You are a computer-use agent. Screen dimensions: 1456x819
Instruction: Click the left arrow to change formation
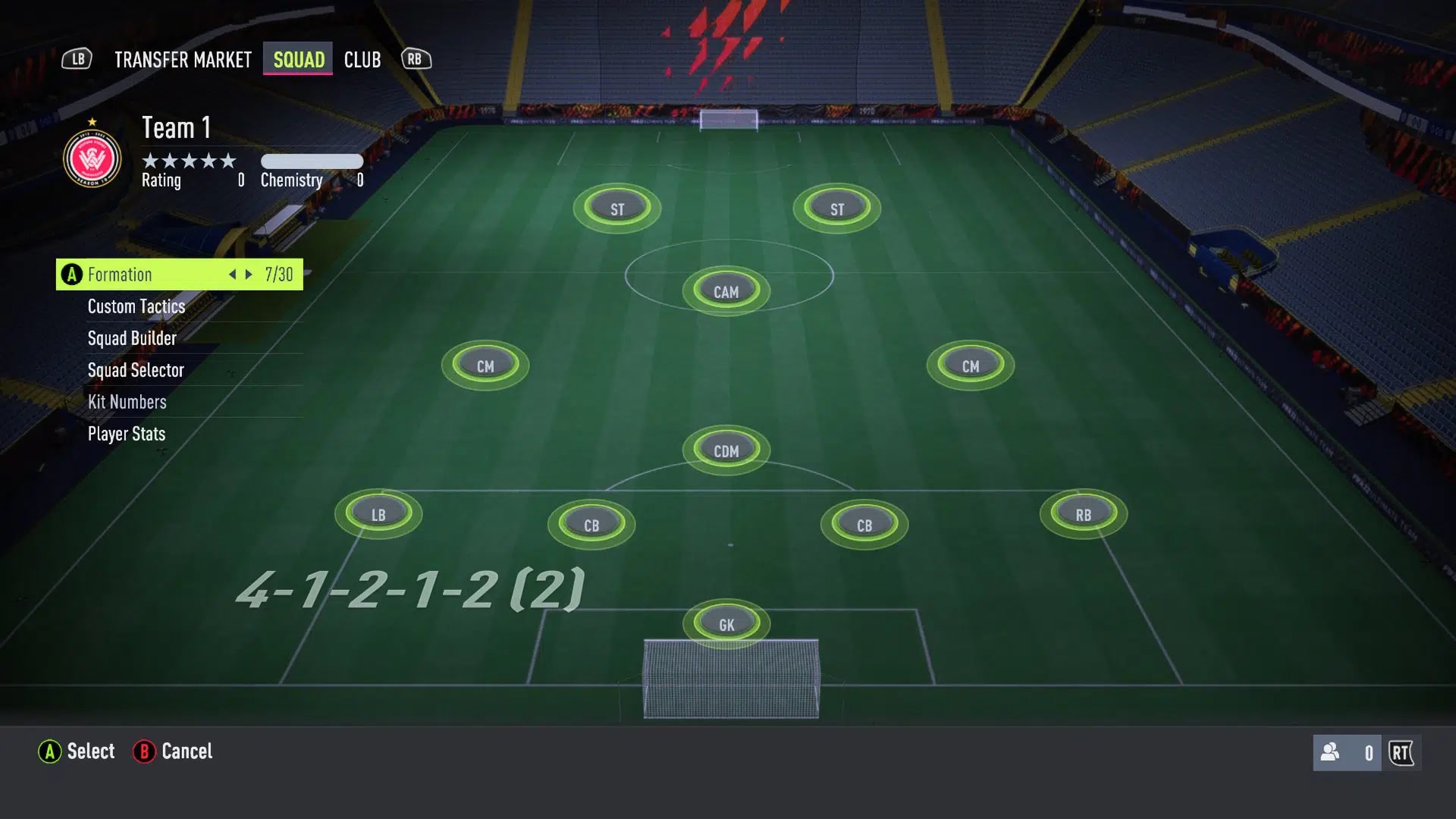tap(232, 275)
